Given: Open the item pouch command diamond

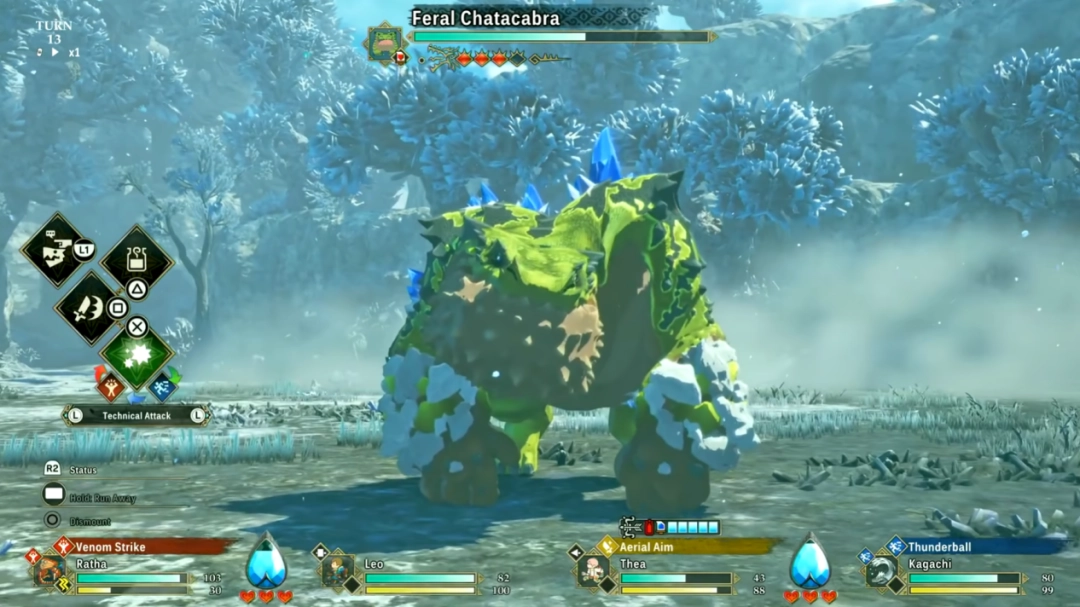Looking at the screenshot, I should point(137,260).
